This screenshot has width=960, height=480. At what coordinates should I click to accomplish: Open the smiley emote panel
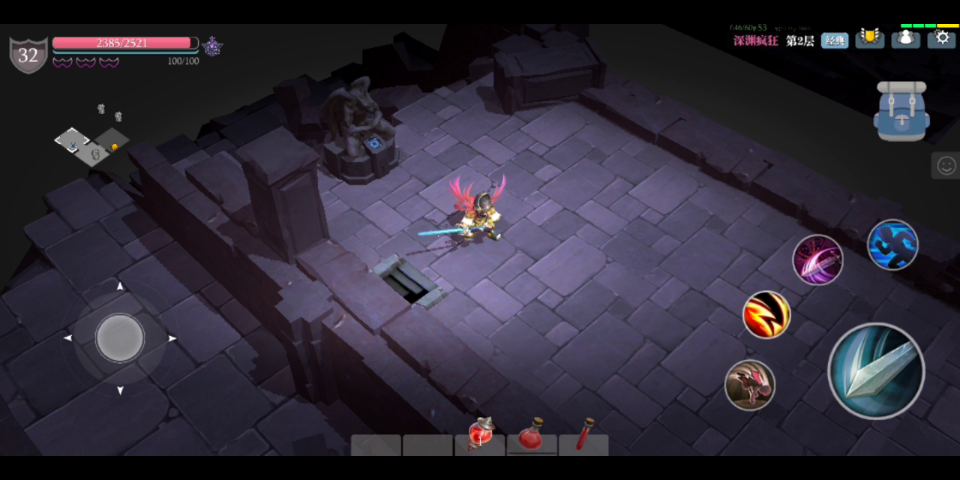[x=946, y=166]
